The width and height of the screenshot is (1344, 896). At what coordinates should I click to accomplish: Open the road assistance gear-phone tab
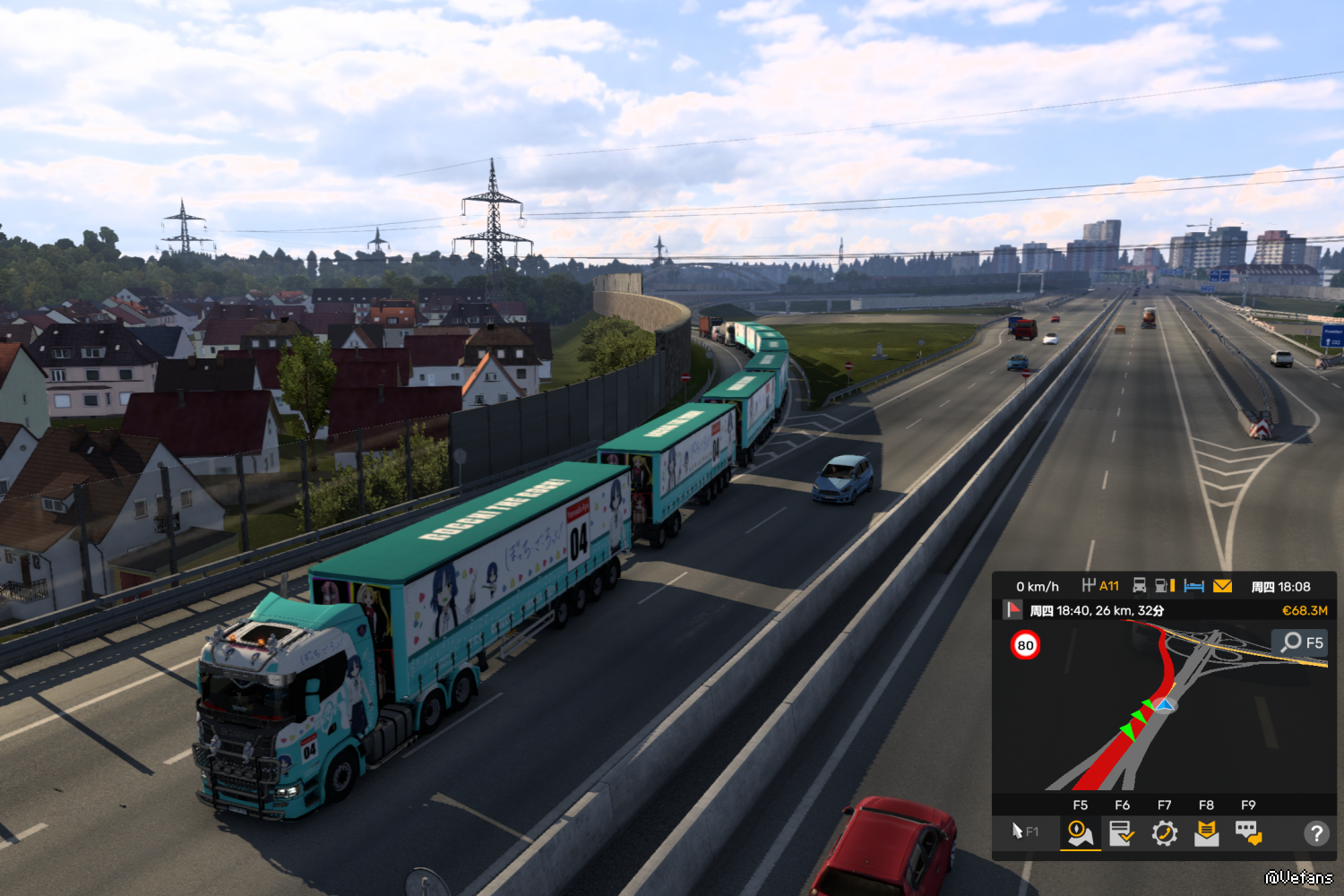pyautogui.click(x=1164, y=833)
